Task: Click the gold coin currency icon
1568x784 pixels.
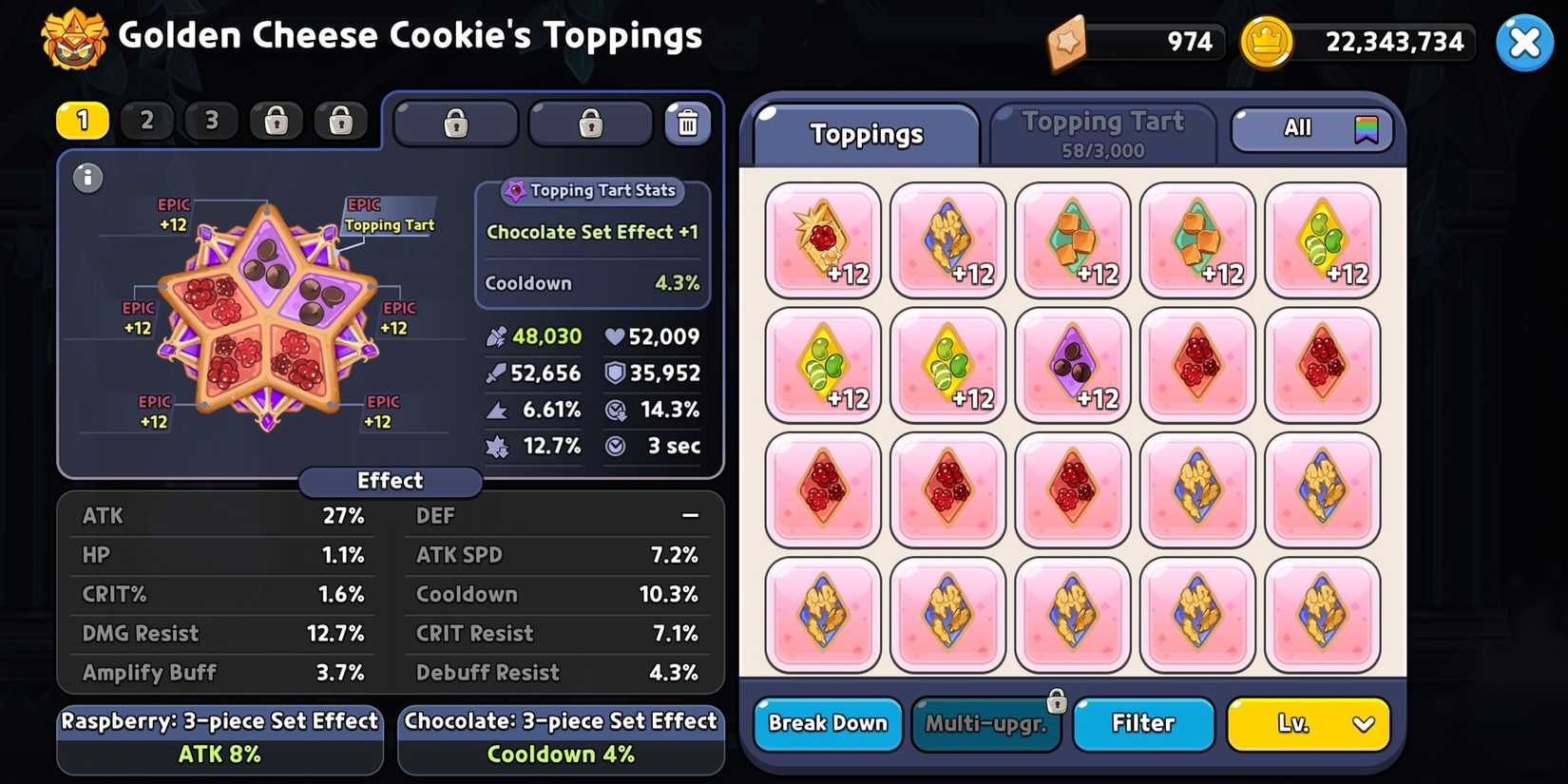Action: pos(1267,42)
